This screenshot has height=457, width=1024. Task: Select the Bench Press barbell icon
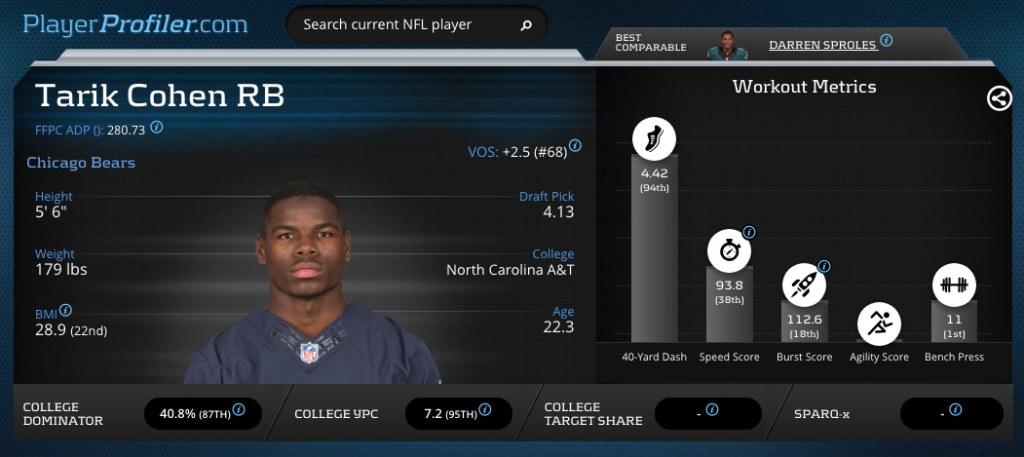(x=954, y=284)
